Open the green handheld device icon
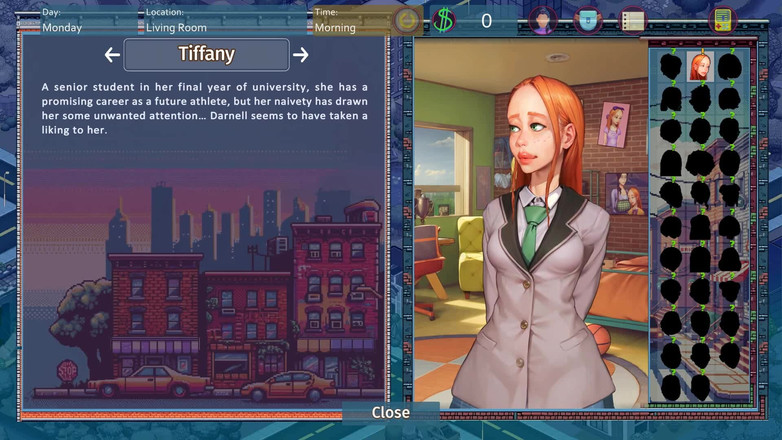This screenshot has height=440, width=782. pos(722,20)
